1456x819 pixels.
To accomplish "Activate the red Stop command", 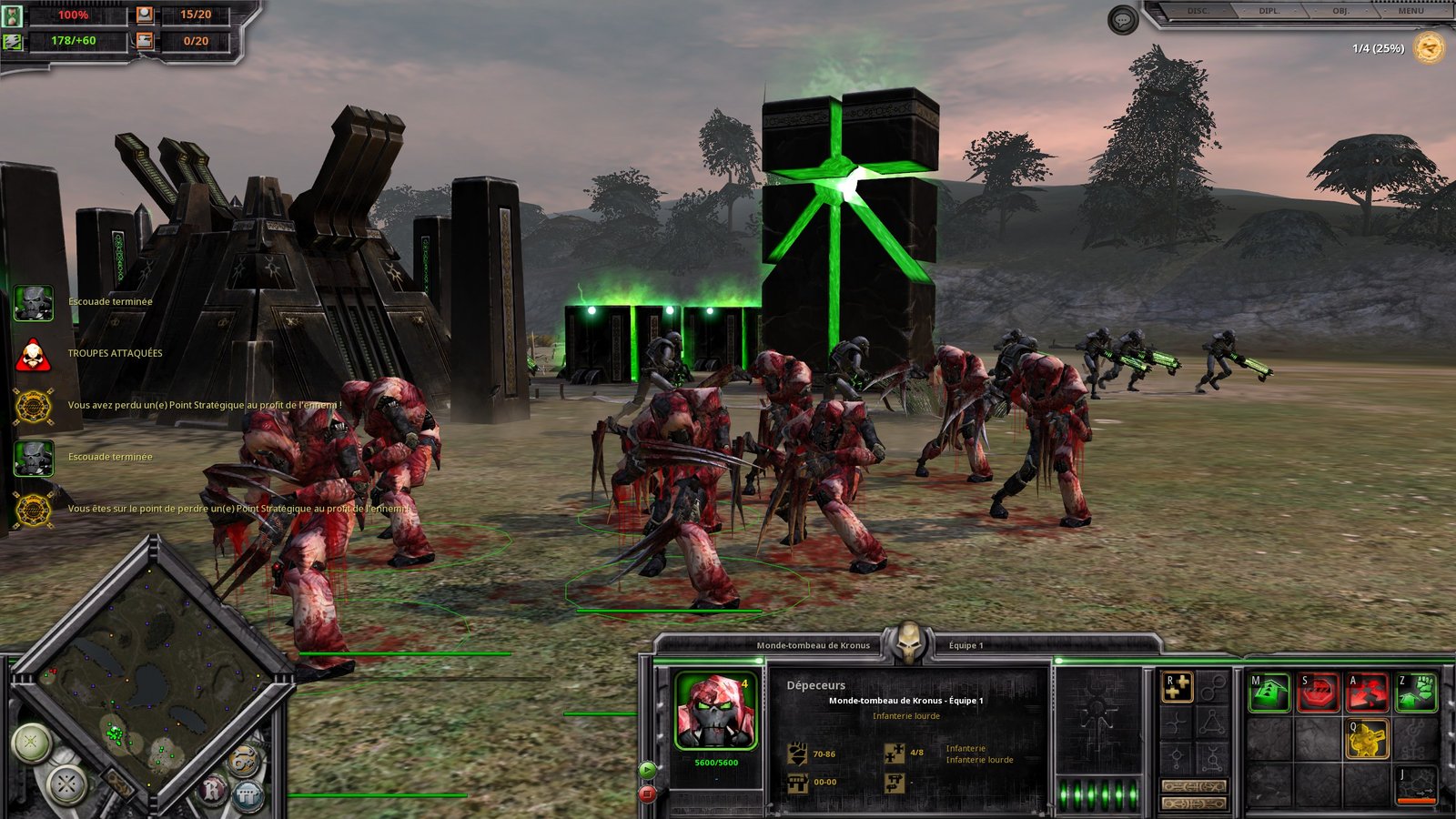I will (1318, 693).
